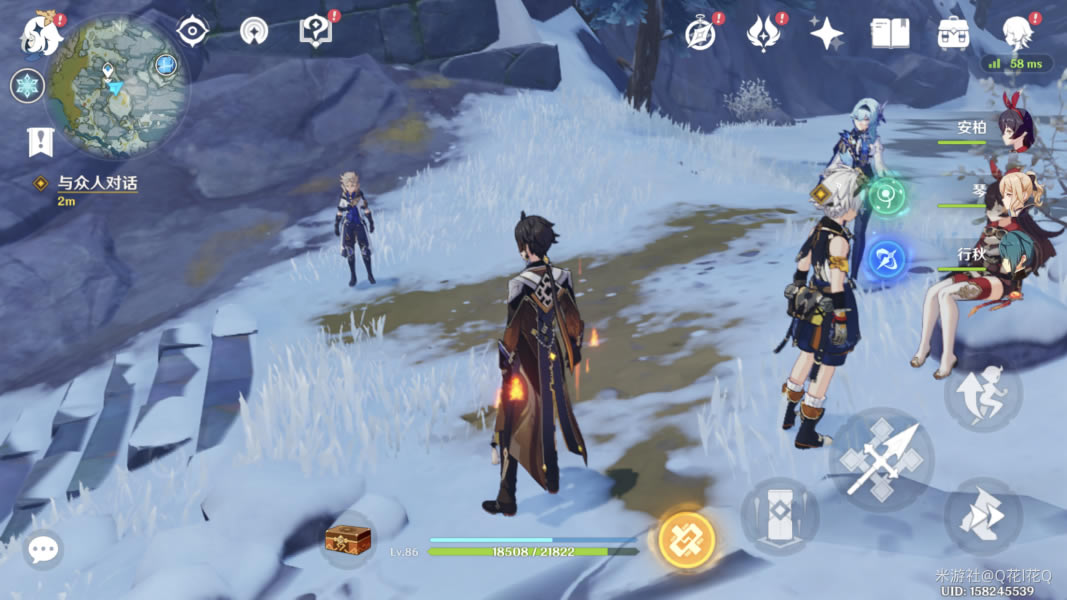Open the compass Events icon
The image size is (1067, 600).
(x=701, y=34)
